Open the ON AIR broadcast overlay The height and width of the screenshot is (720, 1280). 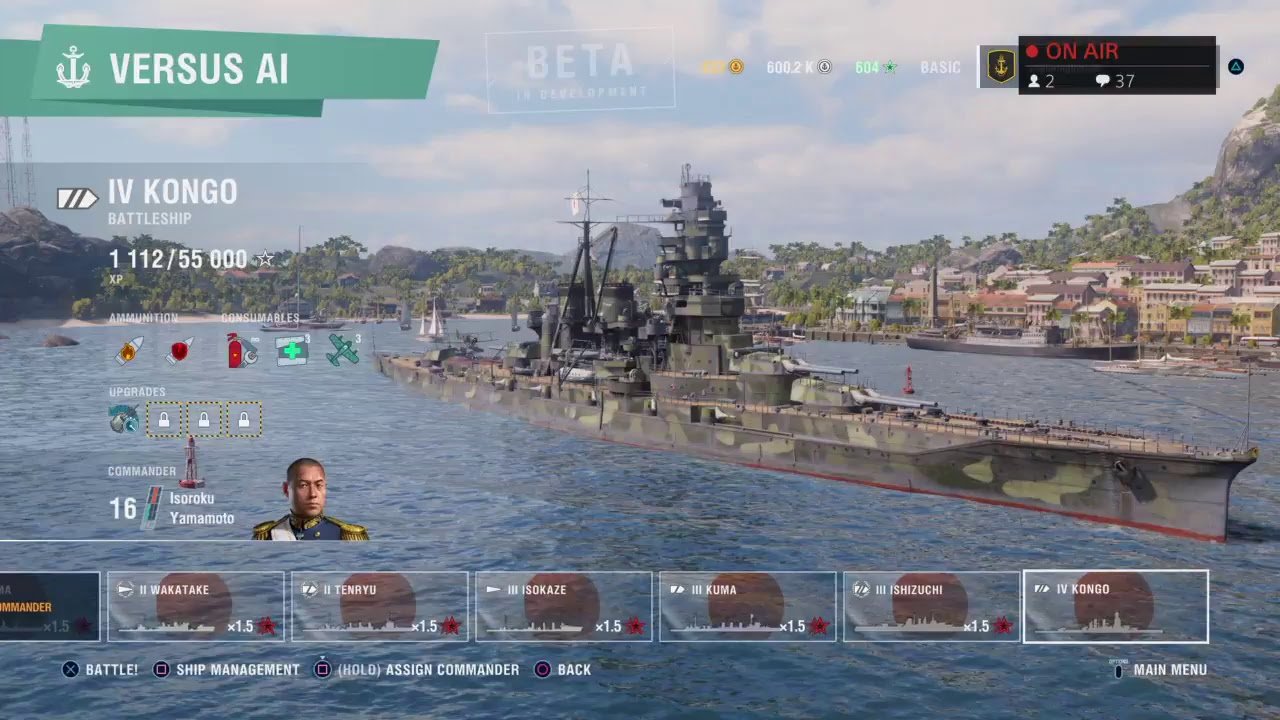click(1117, 65)
